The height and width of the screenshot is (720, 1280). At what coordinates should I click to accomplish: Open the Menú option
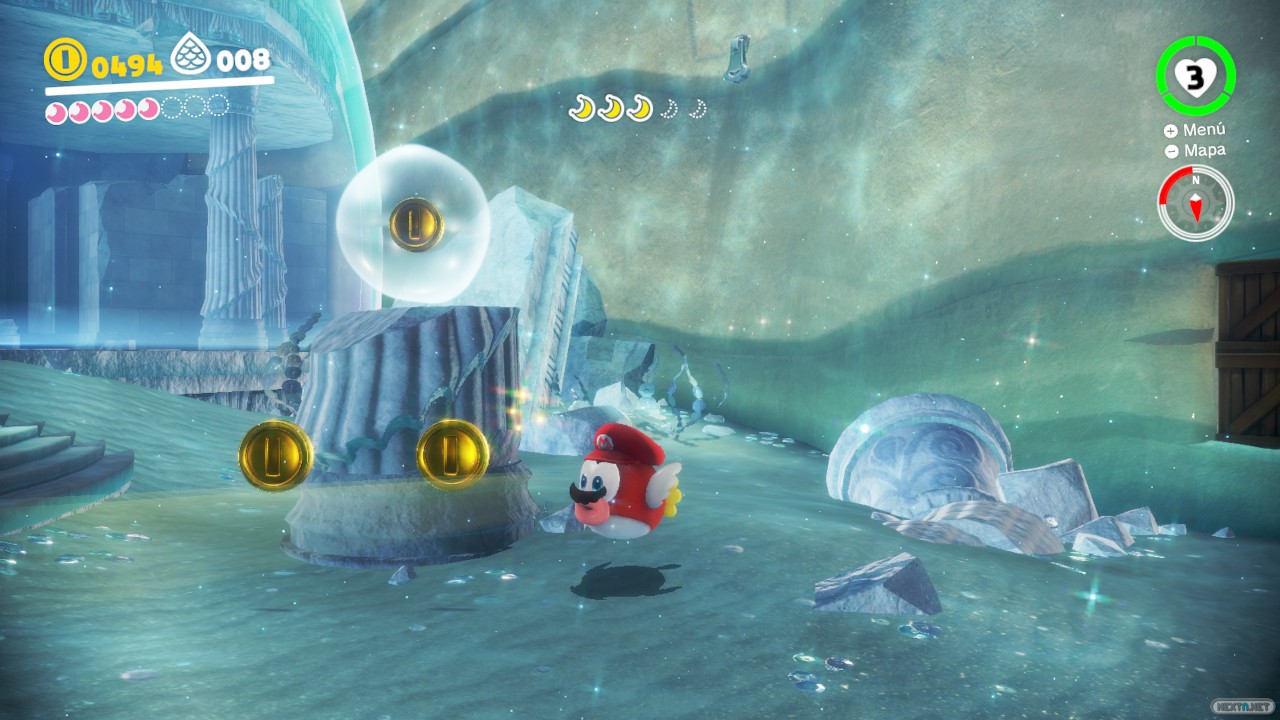pos(1194,130)
